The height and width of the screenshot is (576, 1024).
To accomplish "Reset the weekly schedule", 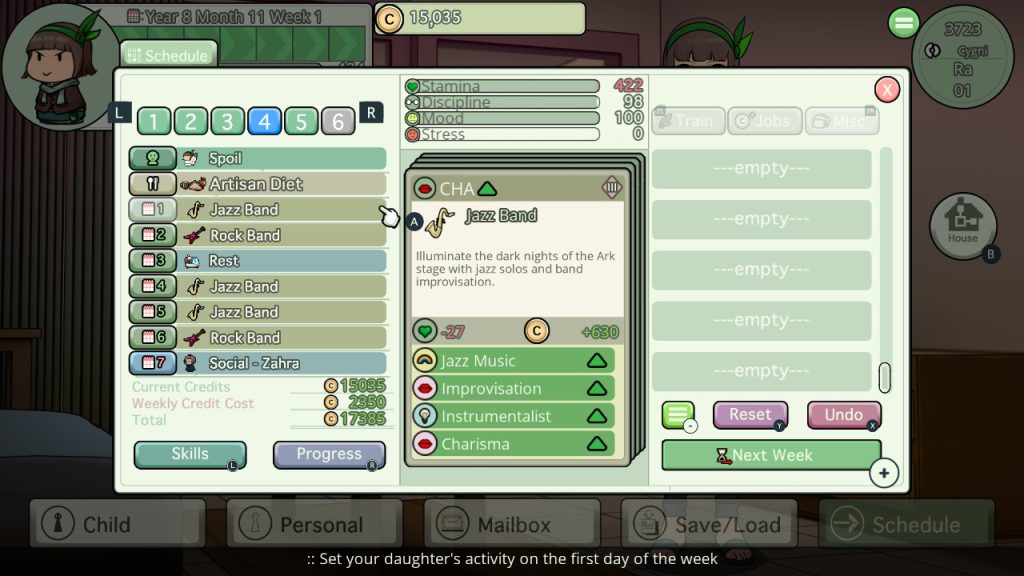I will (x=750, y=415).
